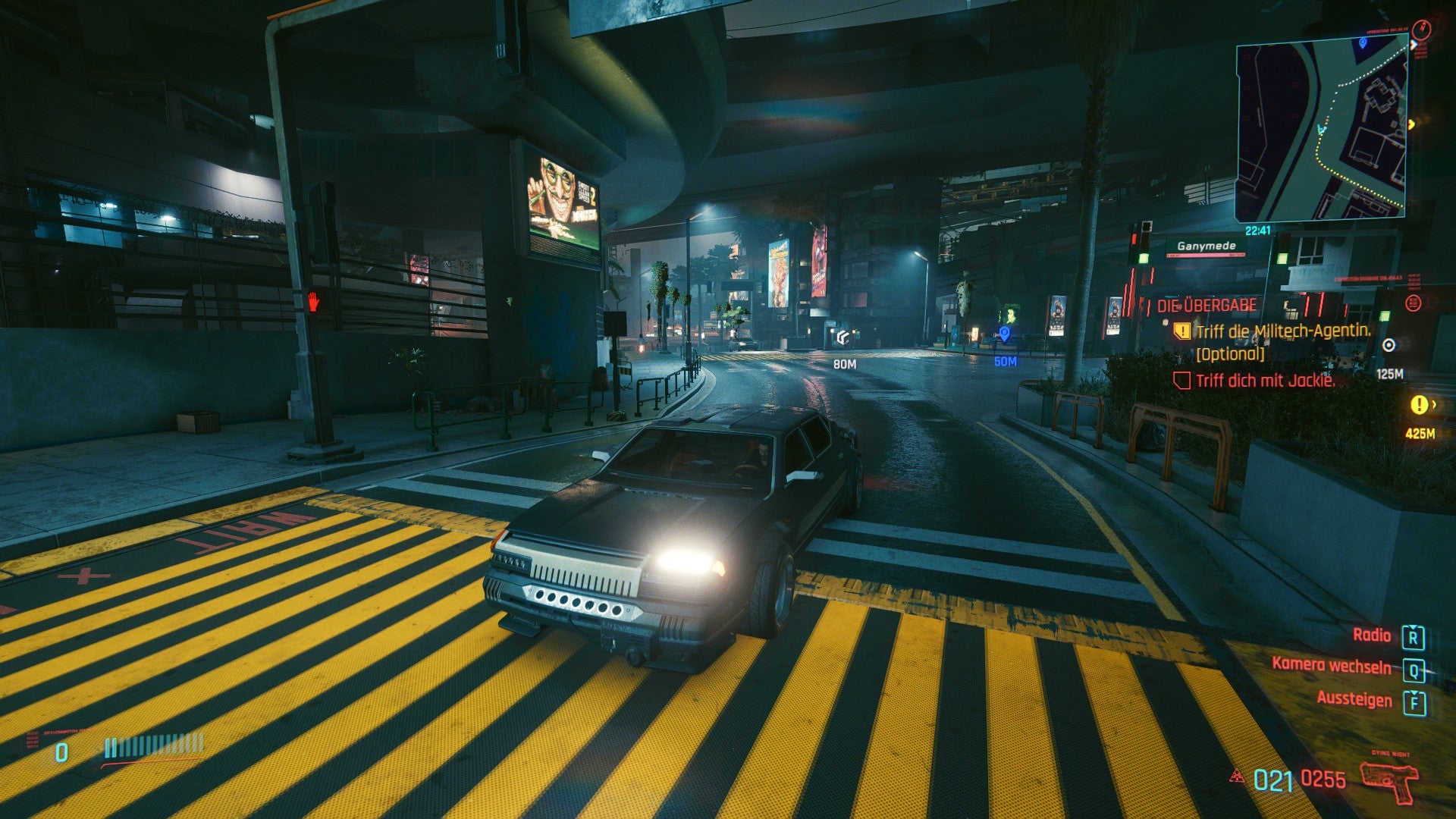Toggle the Radio using the R key prompt

tap(1414, 639)
